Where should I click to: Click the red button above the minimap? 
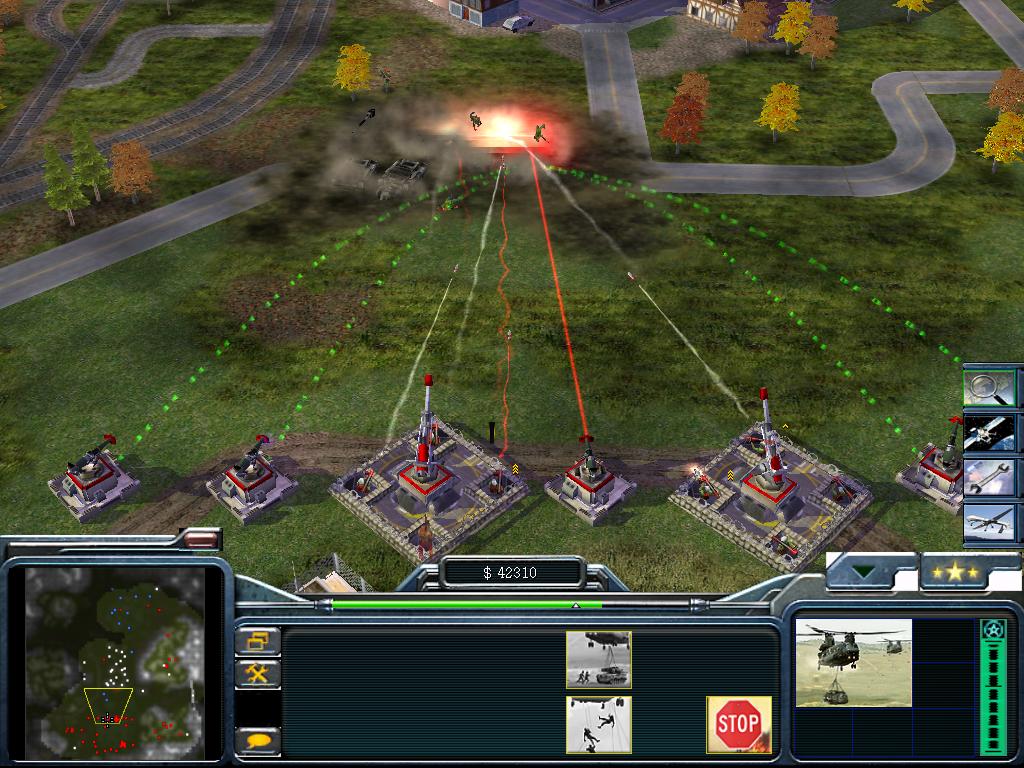click(201, 540)
